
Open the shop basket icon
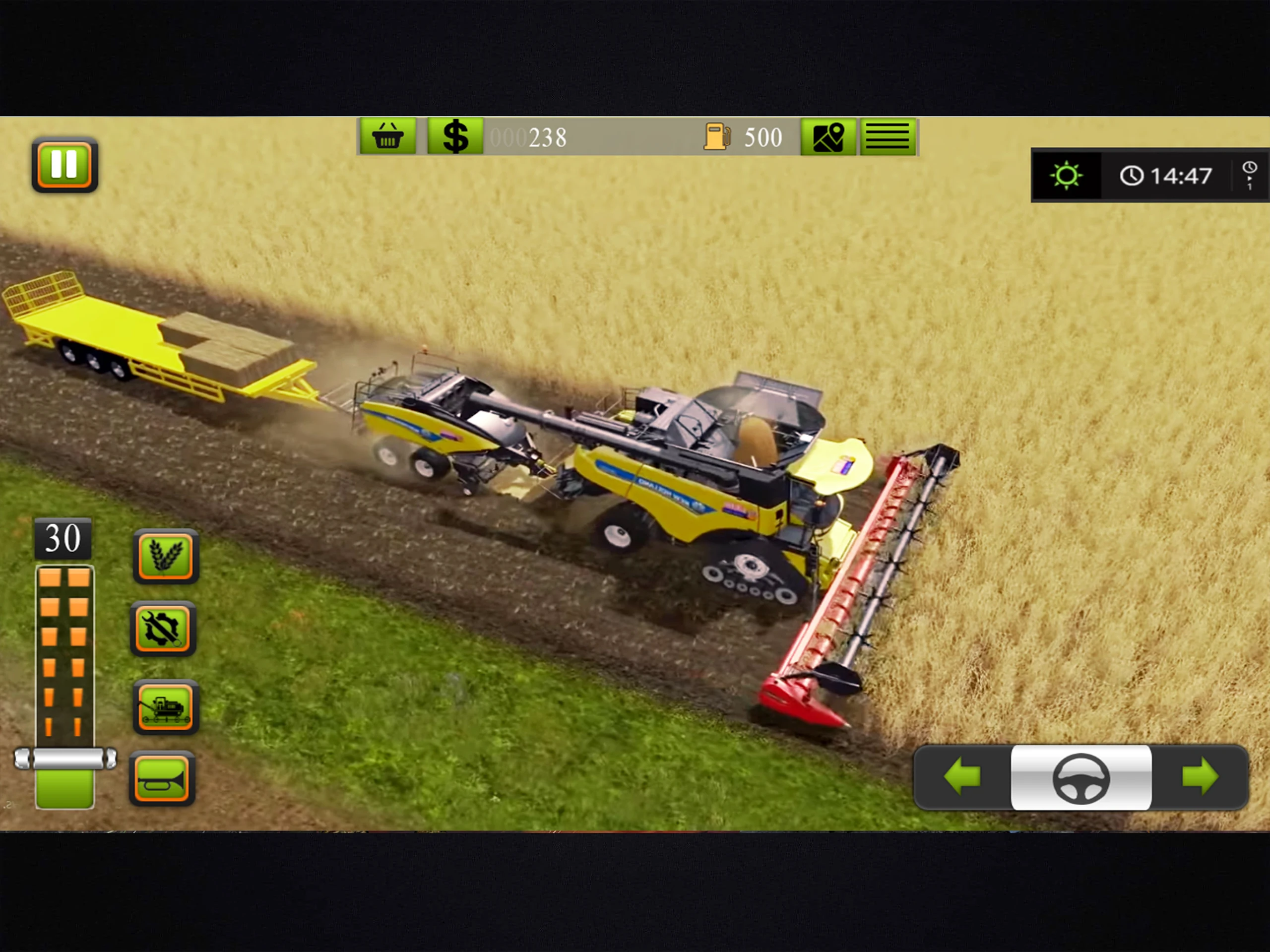[x=388, y=136]
